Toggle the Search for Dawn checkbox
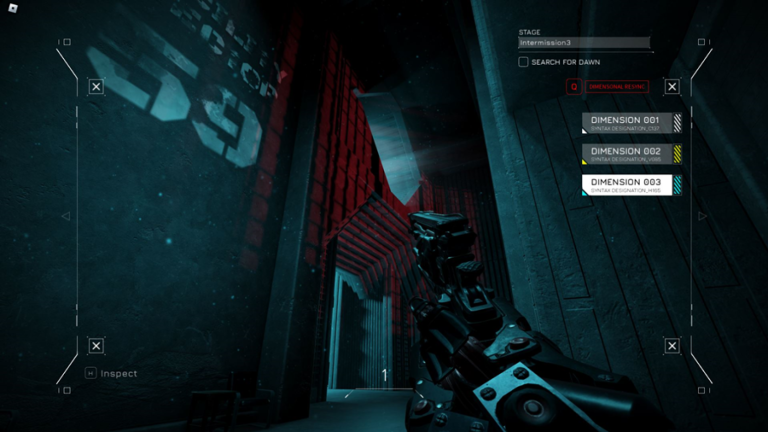Screen dimensions: 768x432 pyautogui.click(x=523, y=62)
